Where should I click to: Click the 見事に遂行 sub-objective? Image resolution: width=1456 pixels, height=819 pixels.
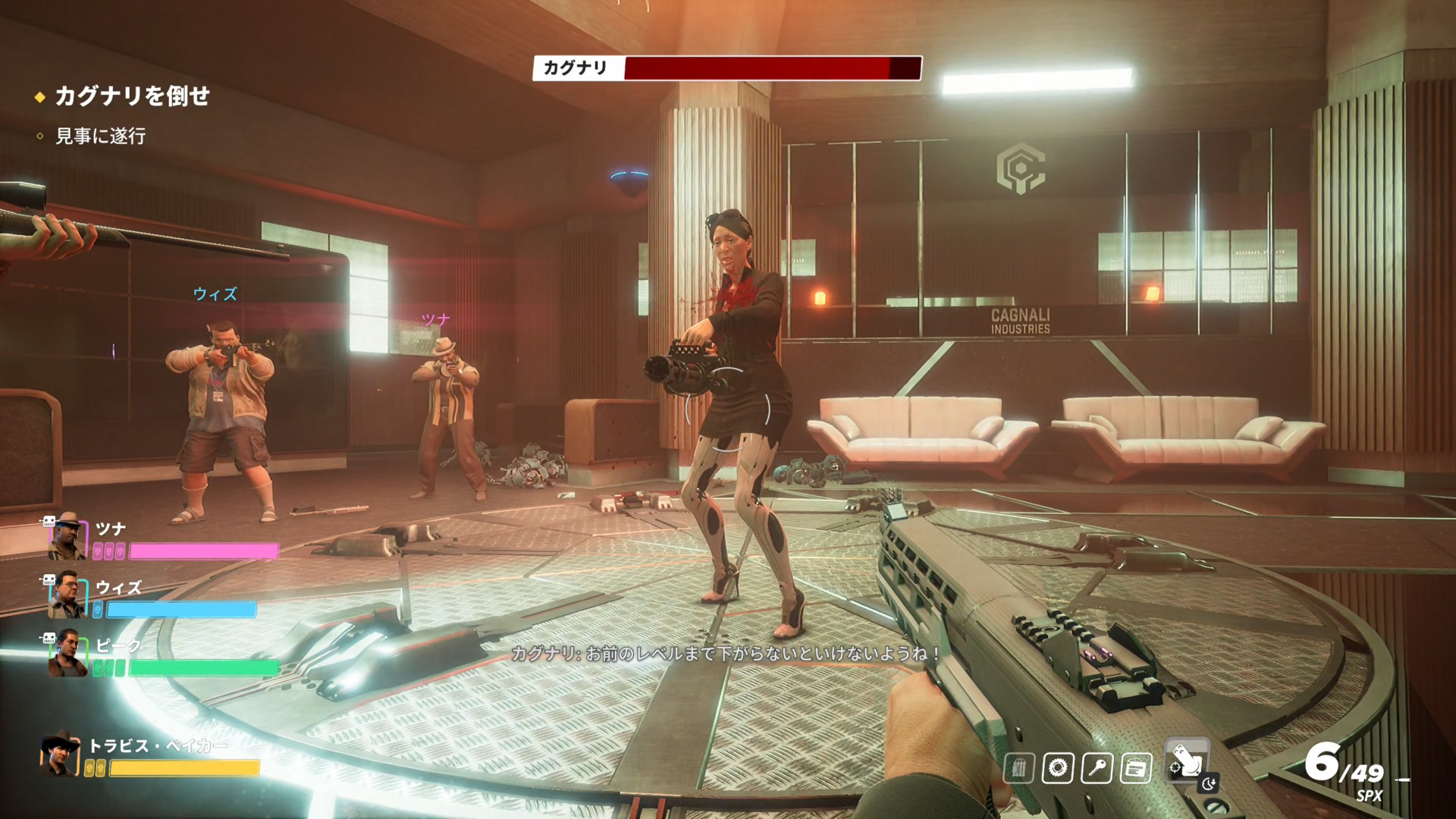[100, 136]
